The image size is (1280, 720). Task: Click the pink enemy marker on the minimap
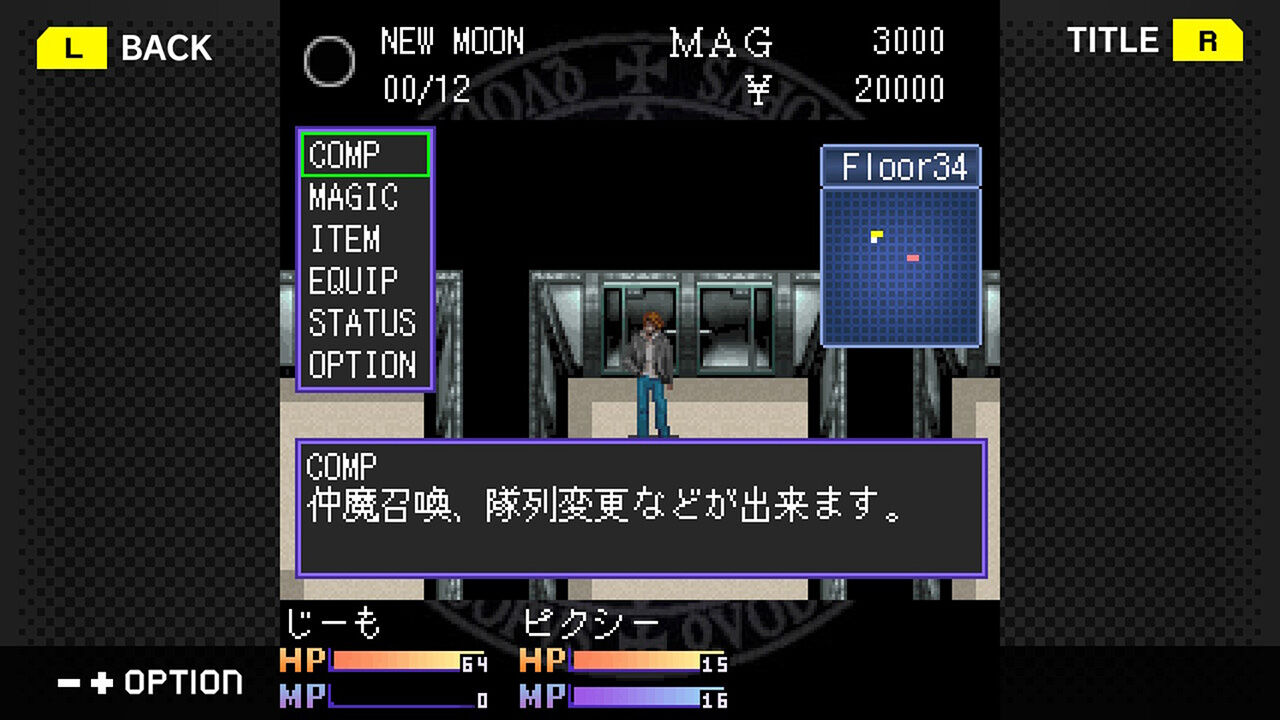(x=915, y=258)
